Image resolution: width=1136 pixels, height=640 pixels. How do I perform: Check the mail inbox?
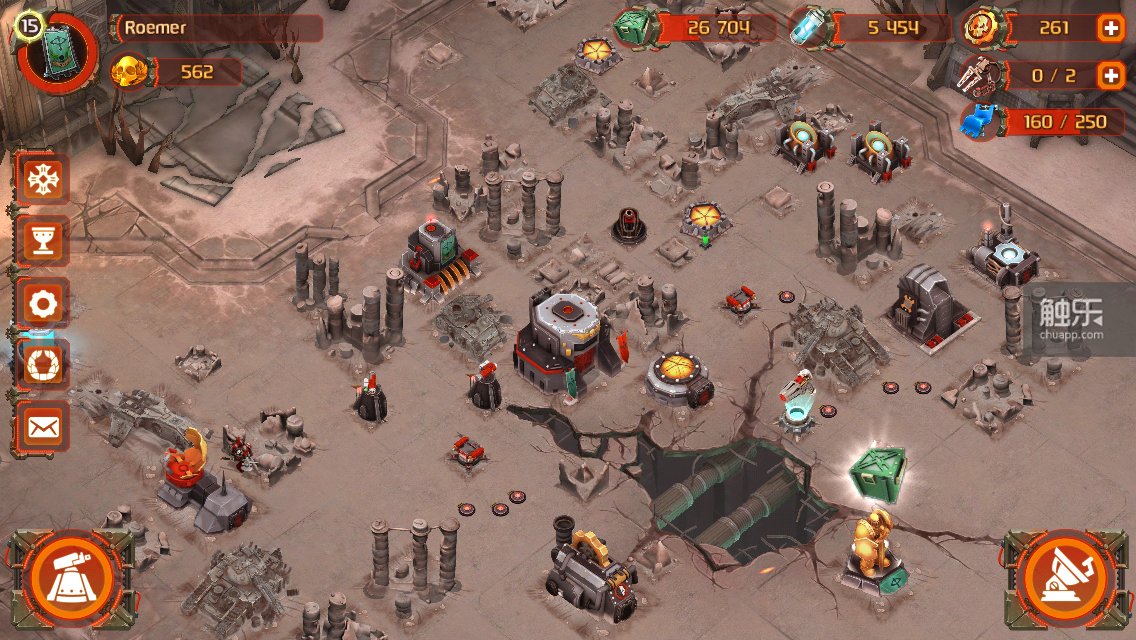point(42,427)
